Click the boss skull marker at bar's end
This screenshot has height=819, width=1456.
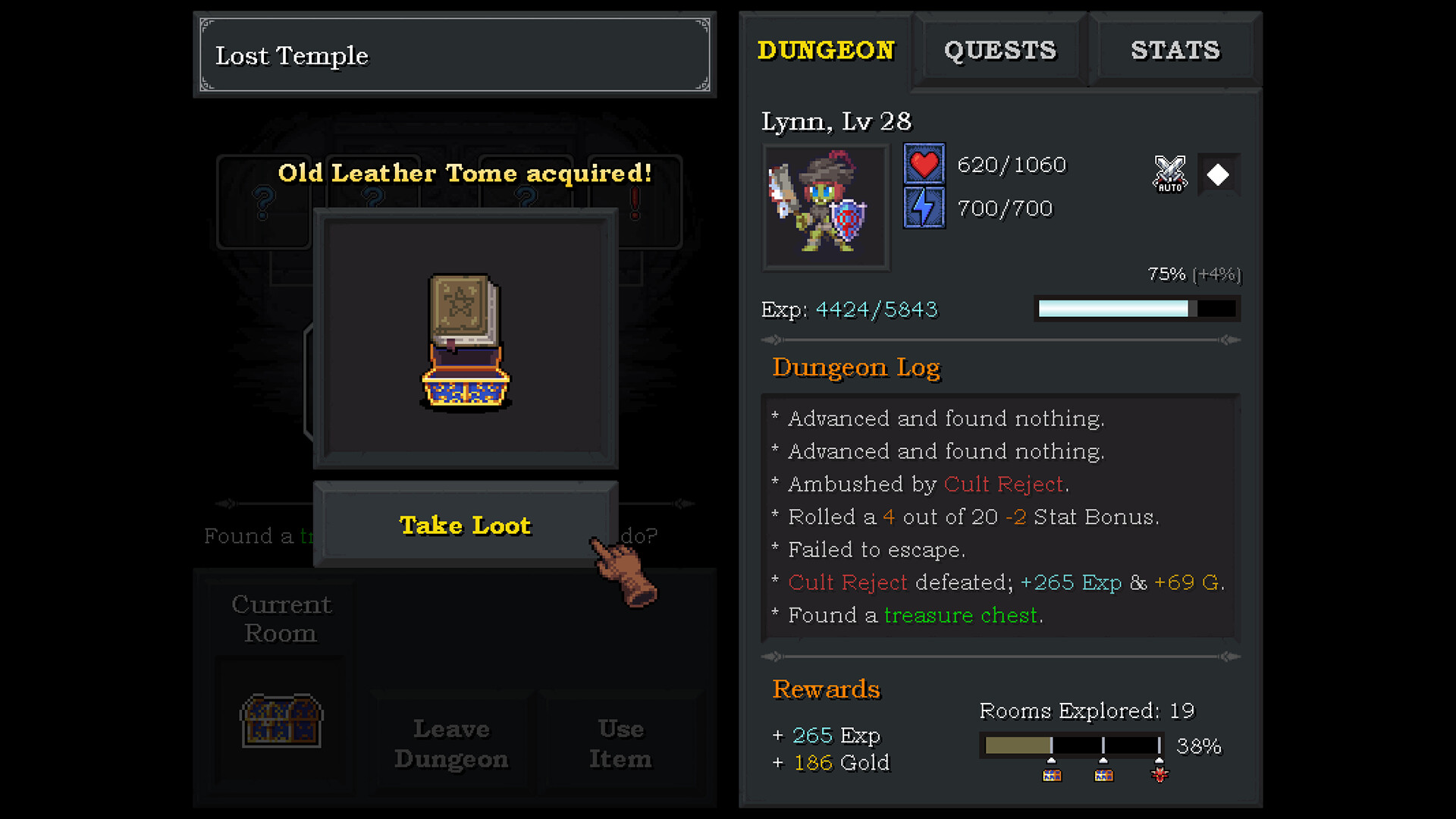point(1159,774)
